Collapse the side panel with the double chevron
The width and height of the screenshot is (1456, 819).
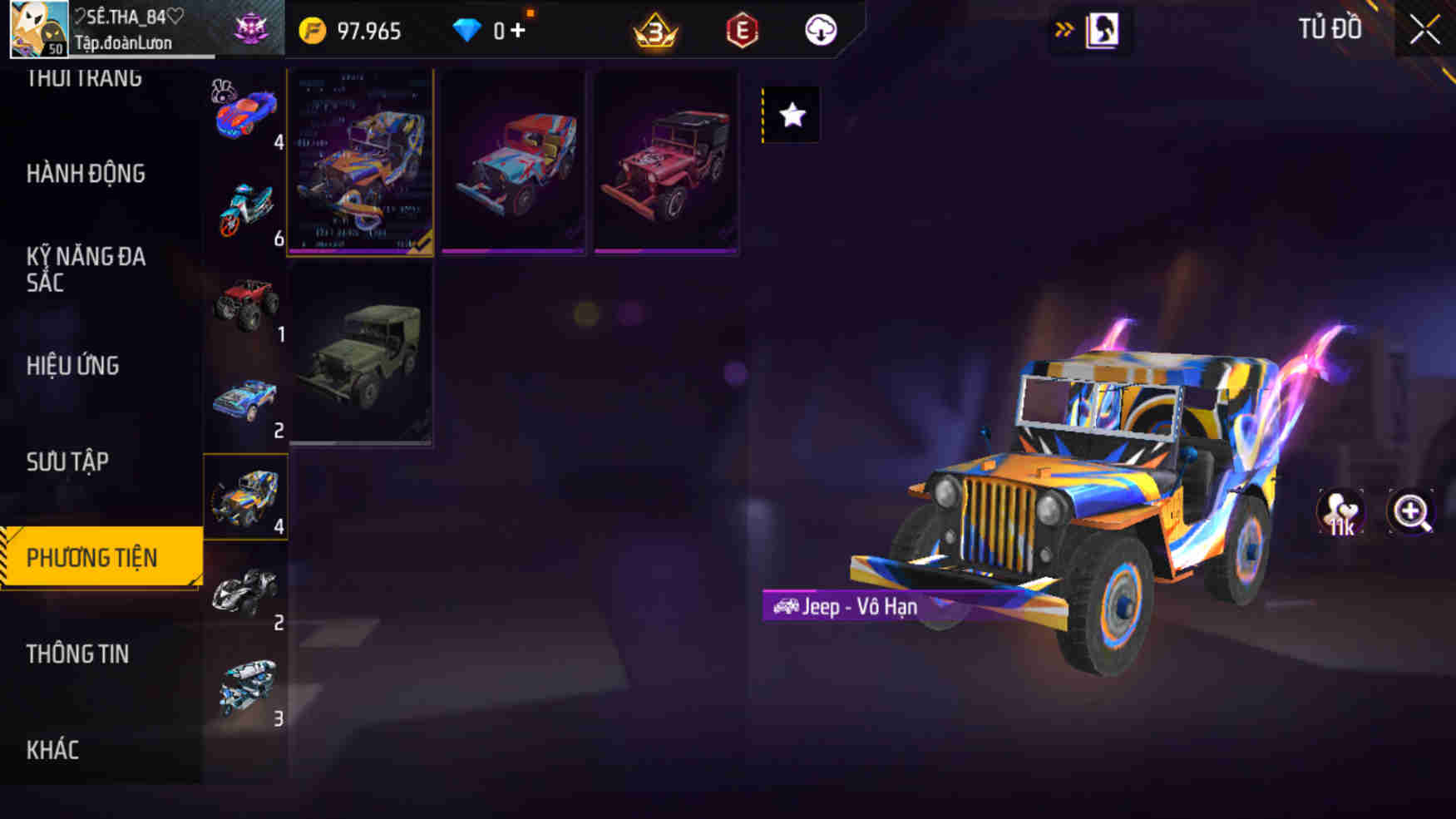tap(1064, 27)
